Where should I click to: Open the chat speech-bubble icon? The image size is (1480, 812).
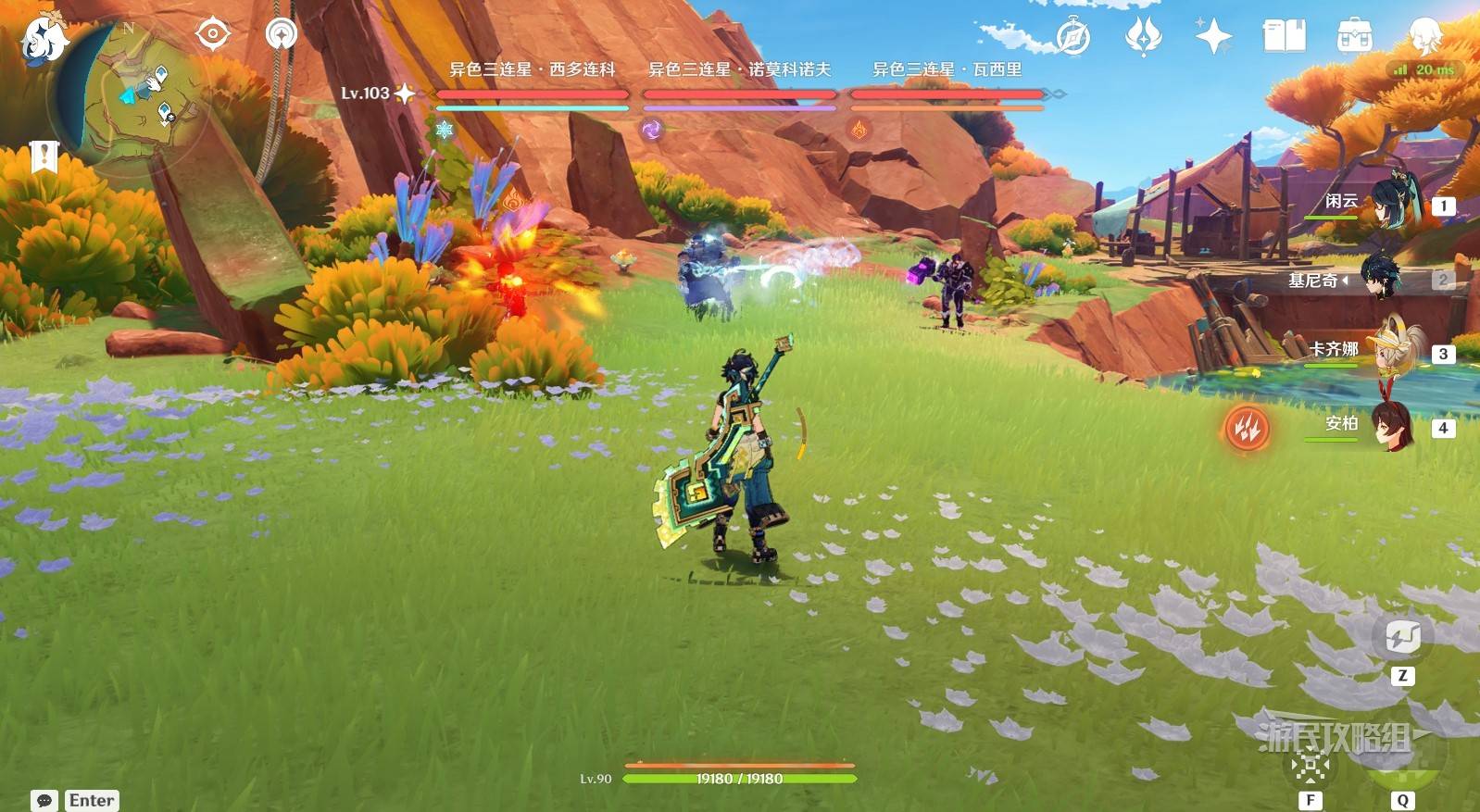pos(44,801)
